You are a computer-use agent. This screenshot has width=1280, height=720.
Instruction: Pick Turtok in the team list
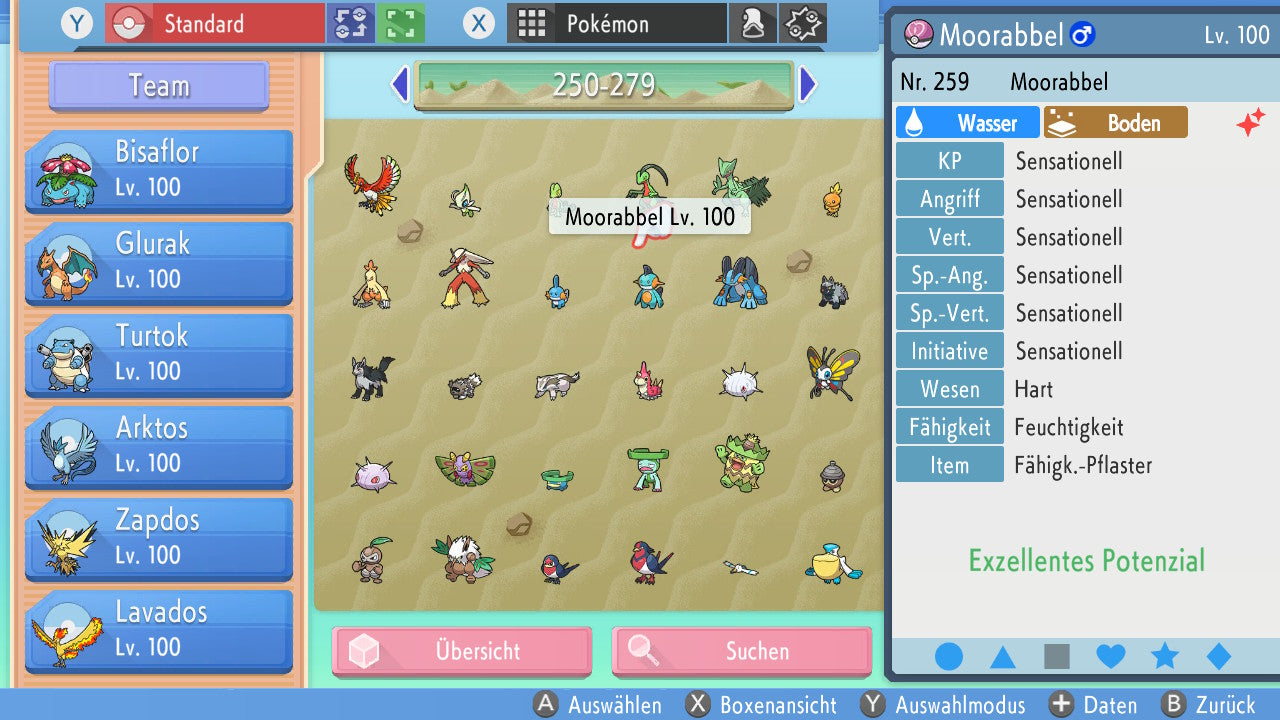coord(159,354)
